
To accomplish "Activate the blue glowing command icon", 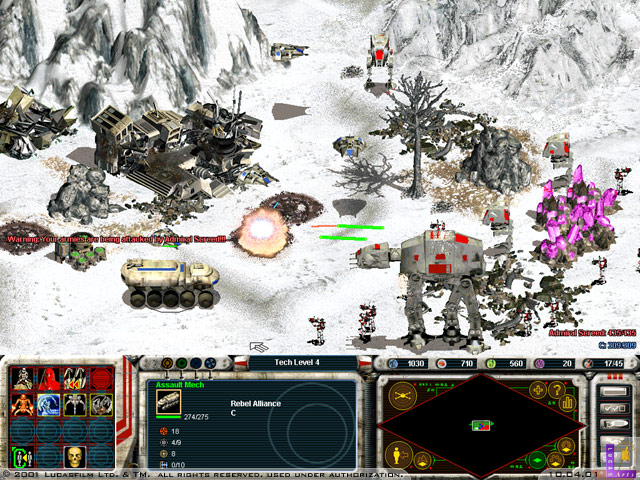I will click(48, 404).
